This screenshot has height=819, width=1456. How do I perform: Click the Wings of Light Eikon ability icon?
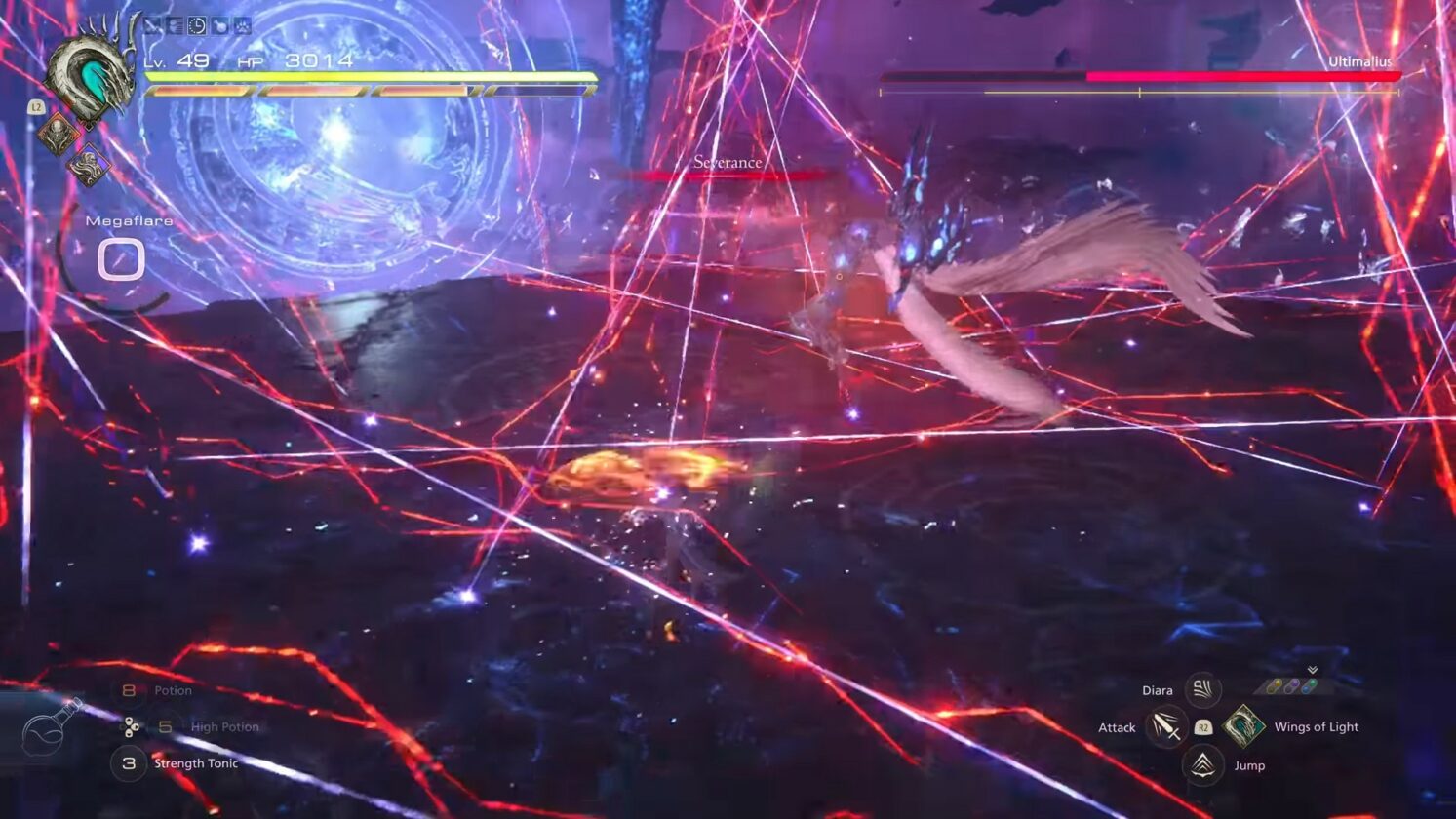point(1244,726)
